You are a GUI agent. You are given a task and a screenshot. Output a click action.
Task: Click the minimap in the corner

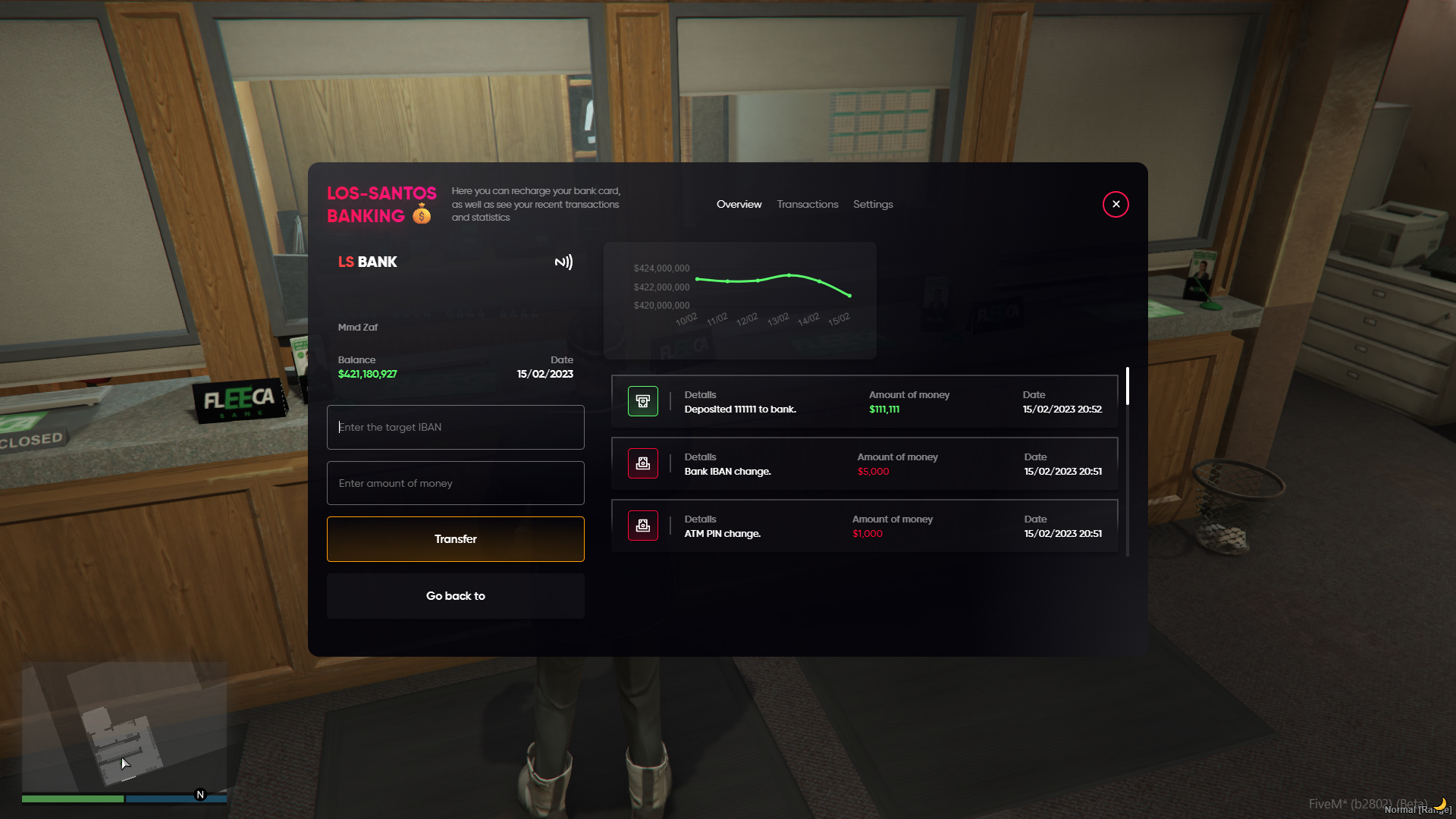coord(124,728)
